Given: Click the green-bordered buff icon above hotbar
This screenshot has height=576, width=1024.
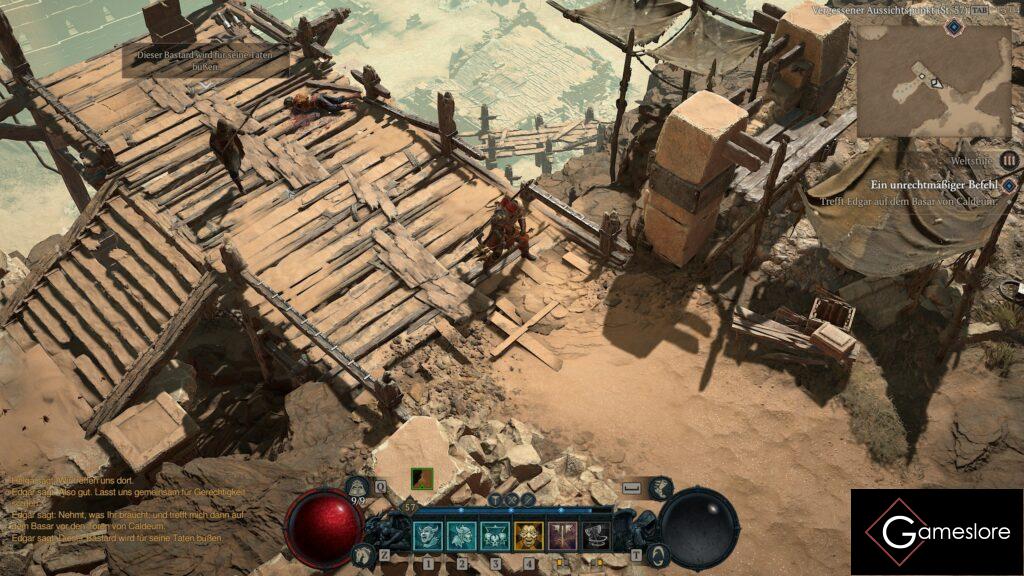Looking at the screenshot, I should coord(422,480).
